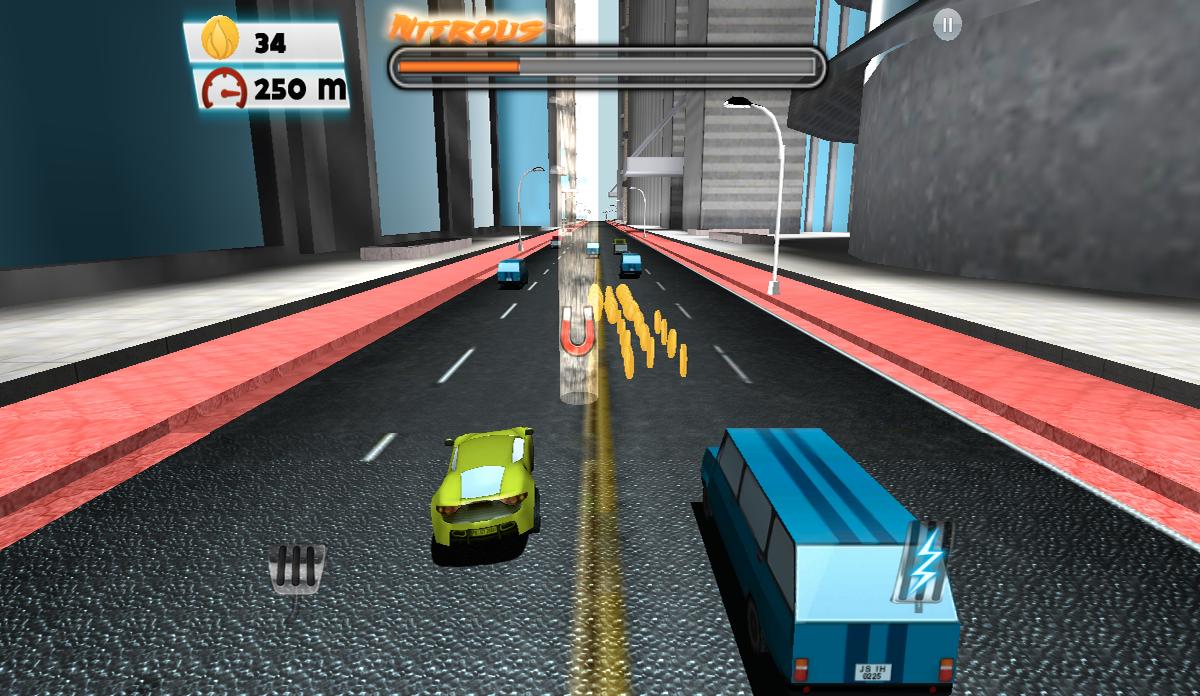Activate the lightning bolt nitrous boost
The height and width of the screenshot is (696, 1200).
click(x=923, y=562)
